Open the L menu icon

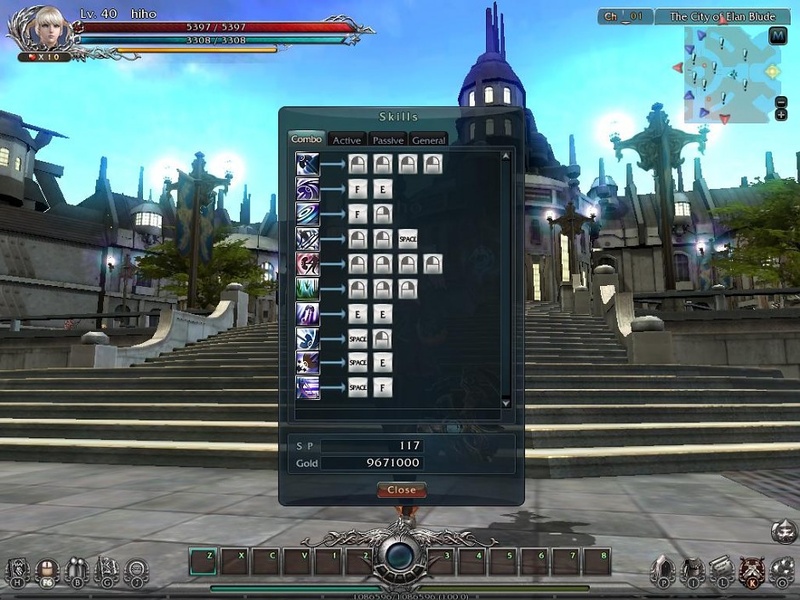point(722,569)
